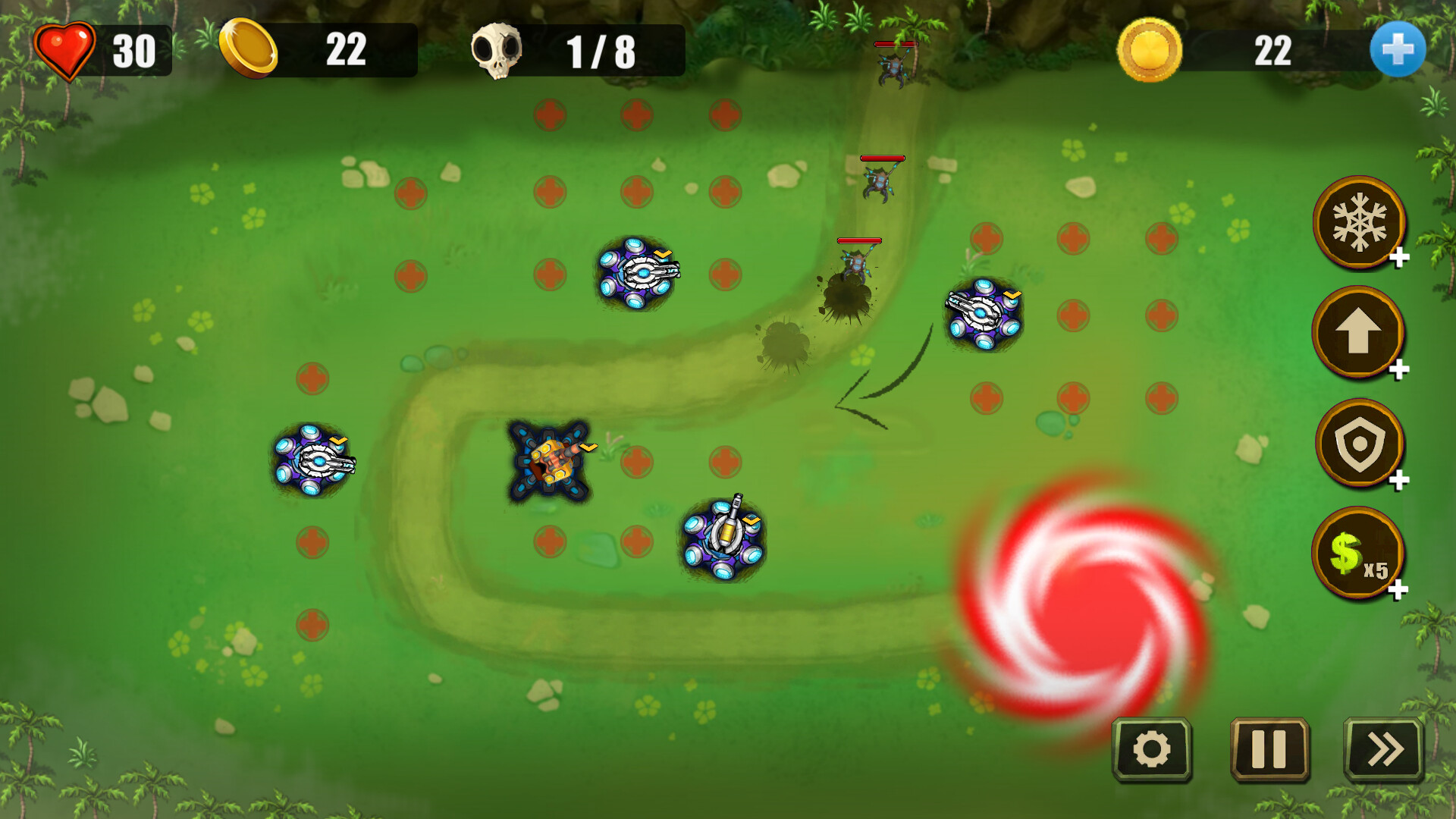Select the laser tower on the left
This screenshot has height=819, width=1456.
[315, 463]
